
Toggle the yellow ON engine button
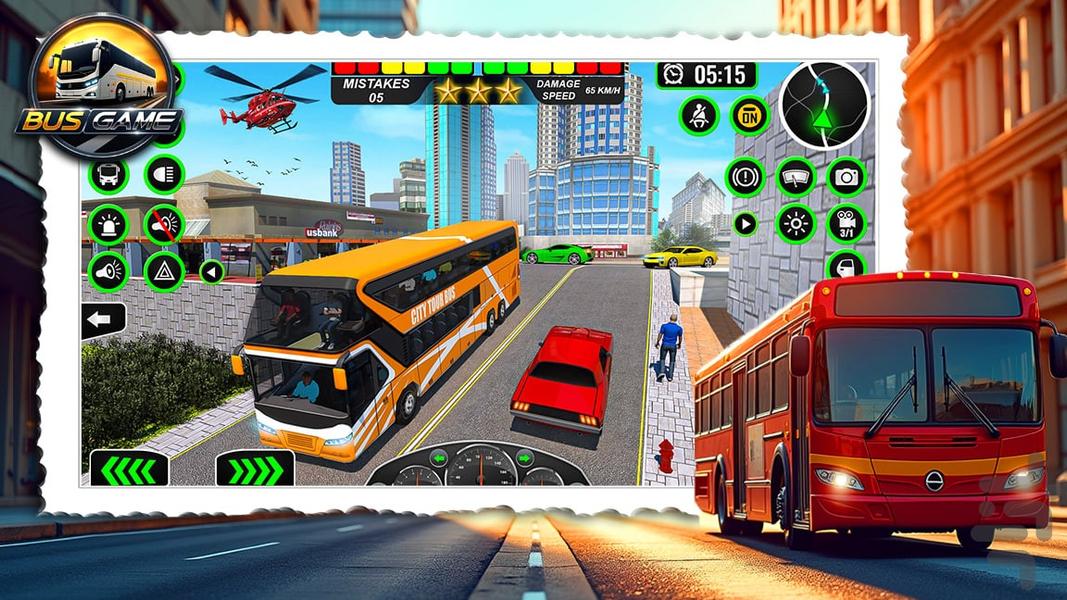[749, 115]
